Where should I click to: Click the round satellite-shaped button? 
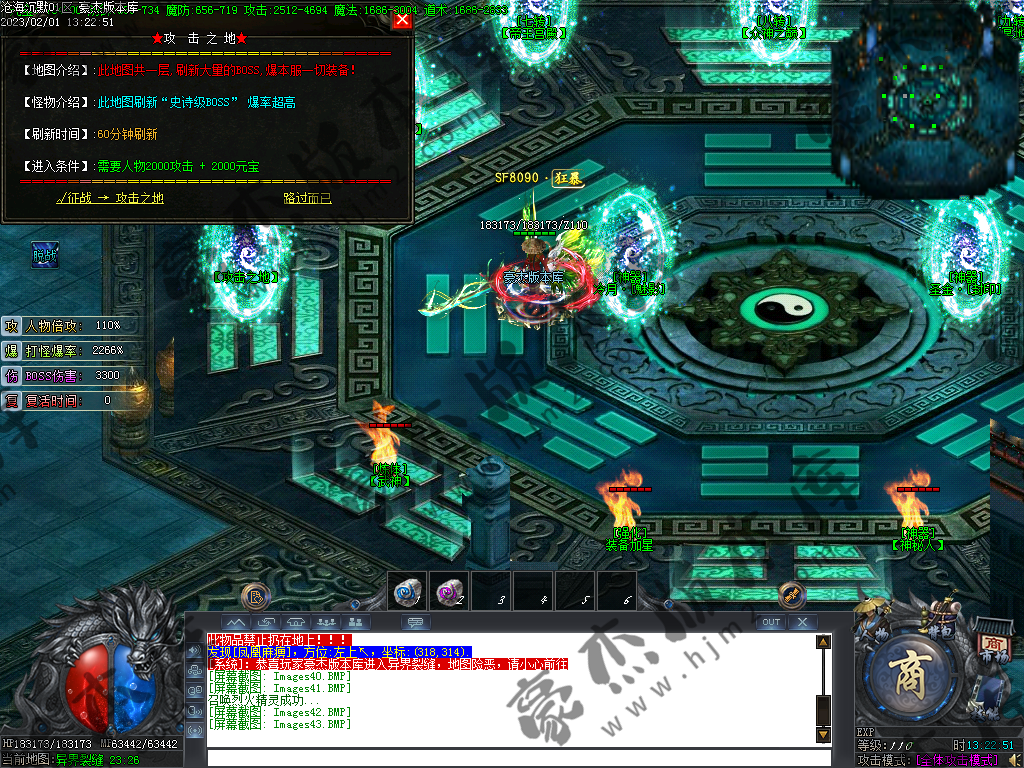[792, 595]
